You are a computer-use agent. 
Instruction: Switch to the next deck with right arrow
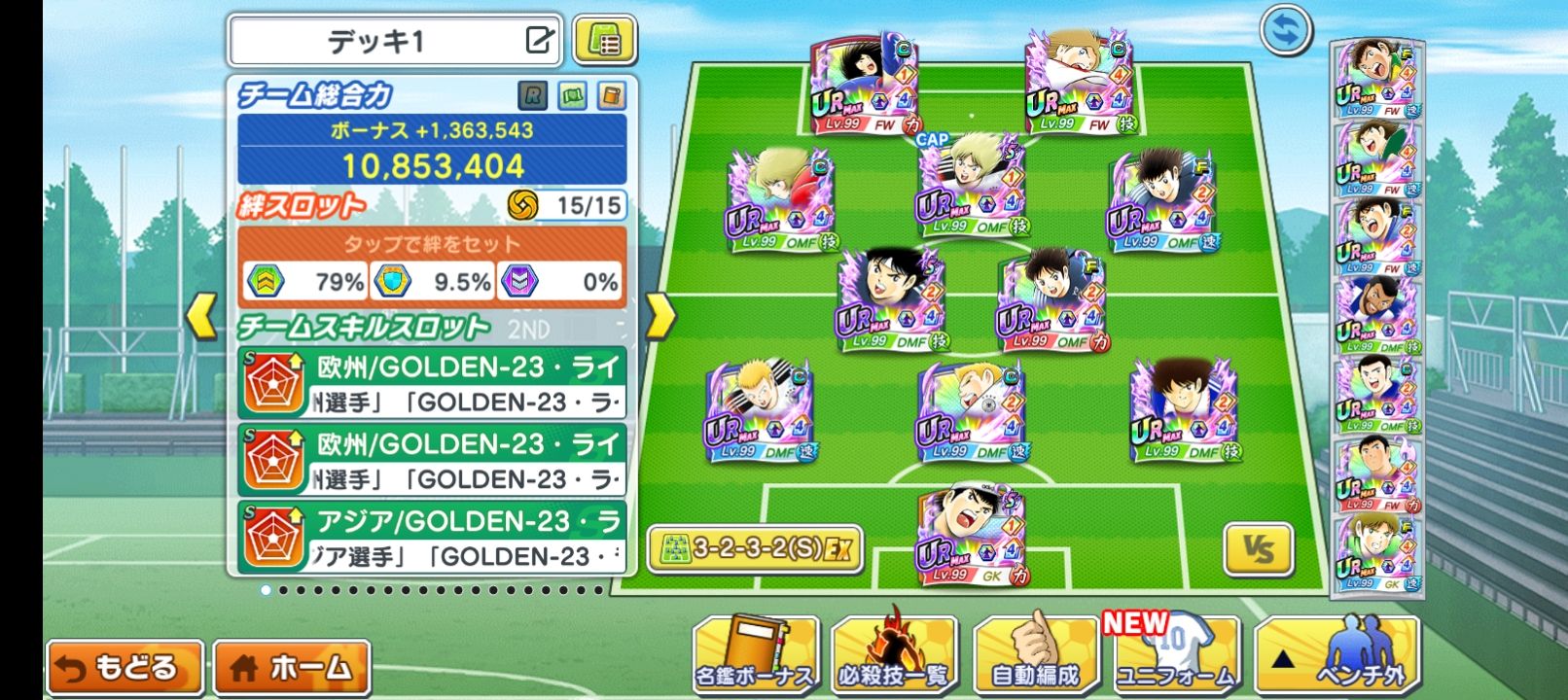pyautogui.click(x=660, y=315)
